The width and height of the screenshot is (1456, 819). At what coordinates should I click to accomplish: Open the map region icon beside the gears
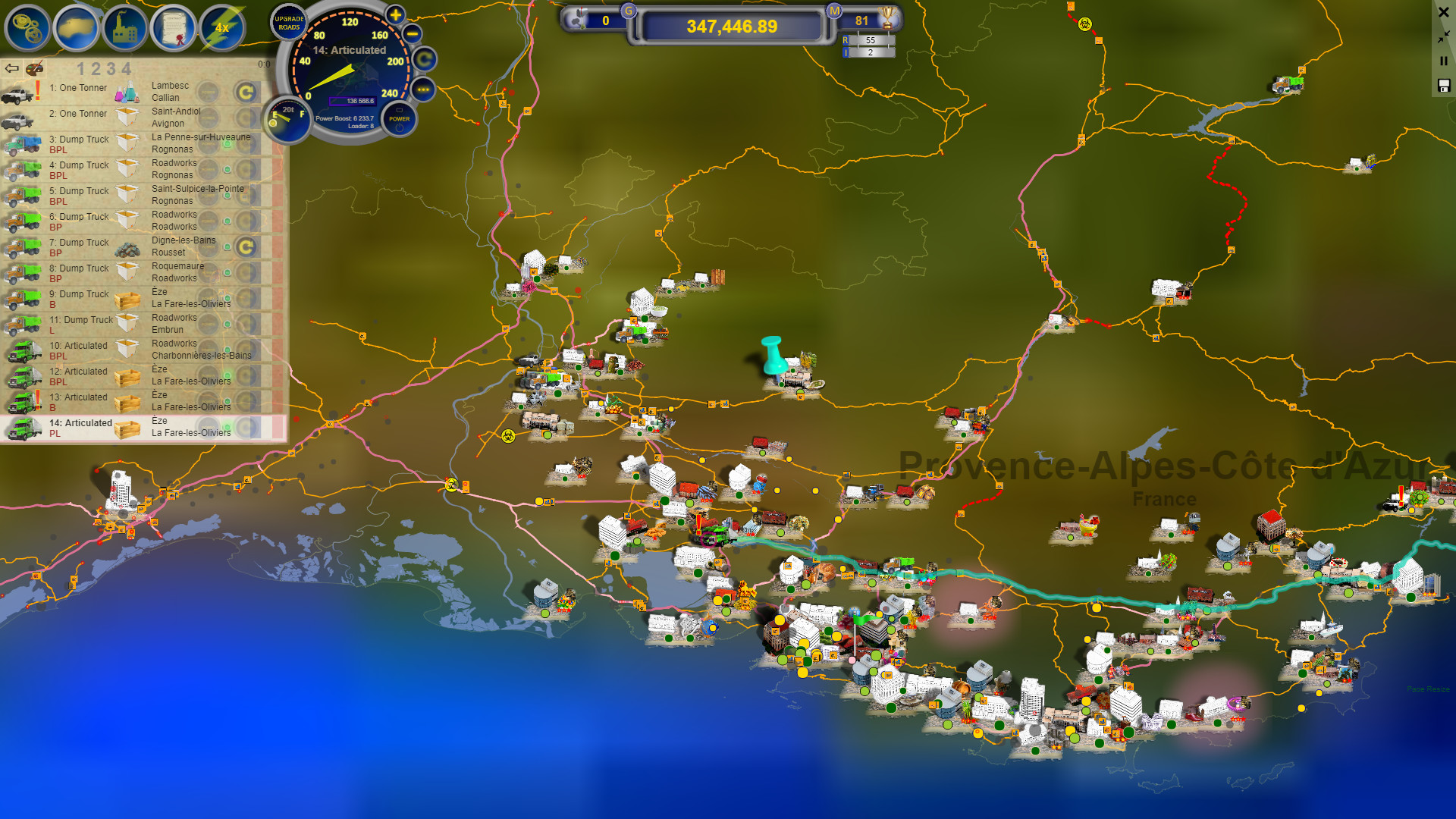pos(77,28)
